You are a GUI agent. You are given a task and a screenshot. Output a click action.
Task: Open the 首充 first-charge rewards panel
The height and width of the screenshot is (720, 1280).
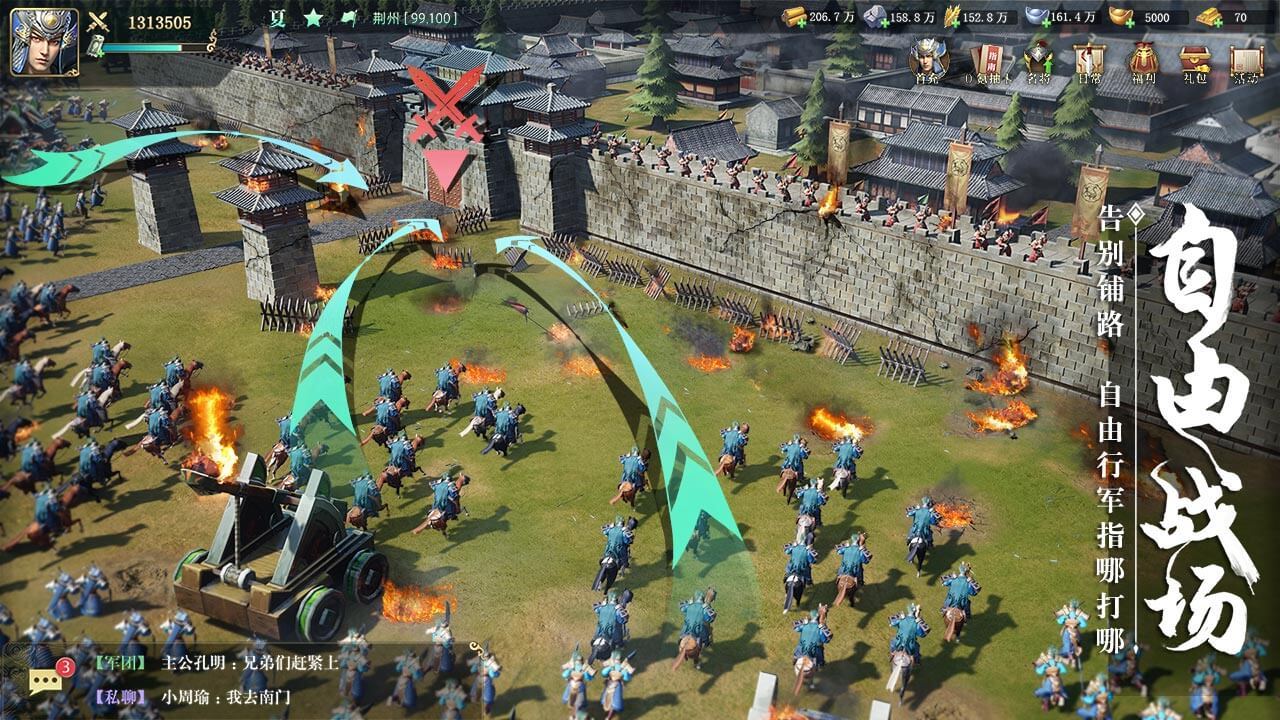925,58
